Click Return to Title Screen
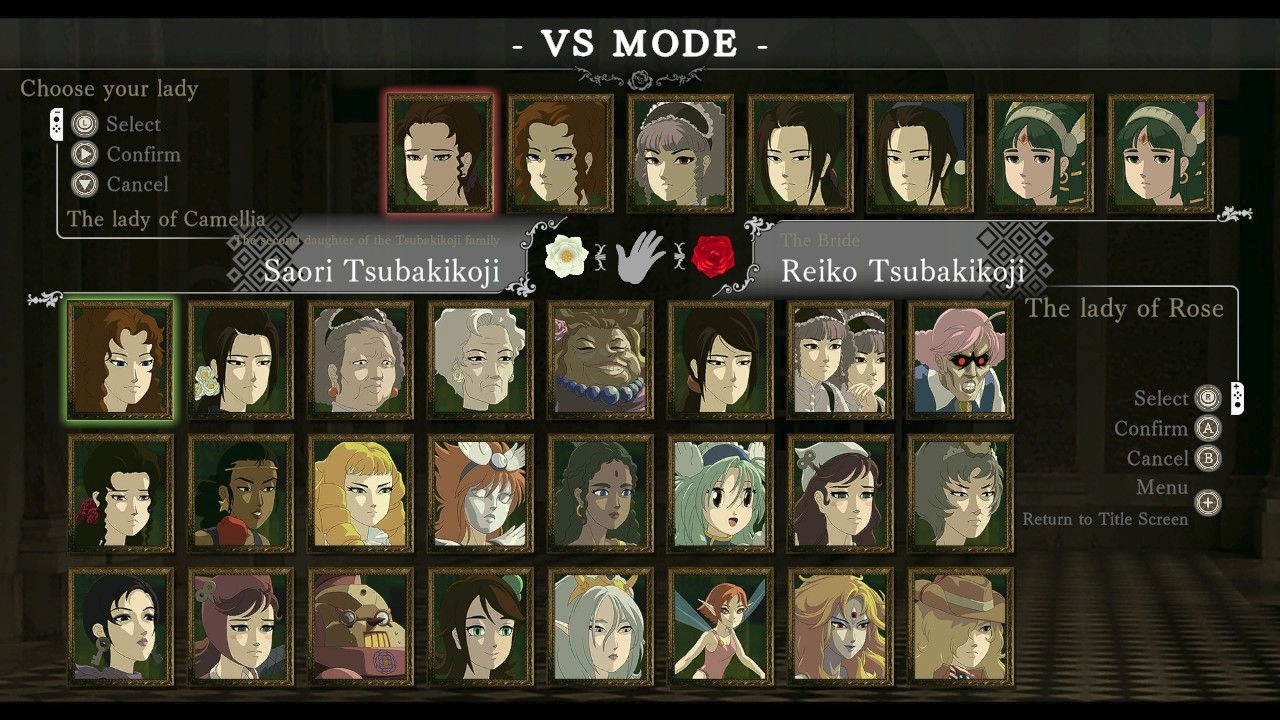 tap(1106, 519)
